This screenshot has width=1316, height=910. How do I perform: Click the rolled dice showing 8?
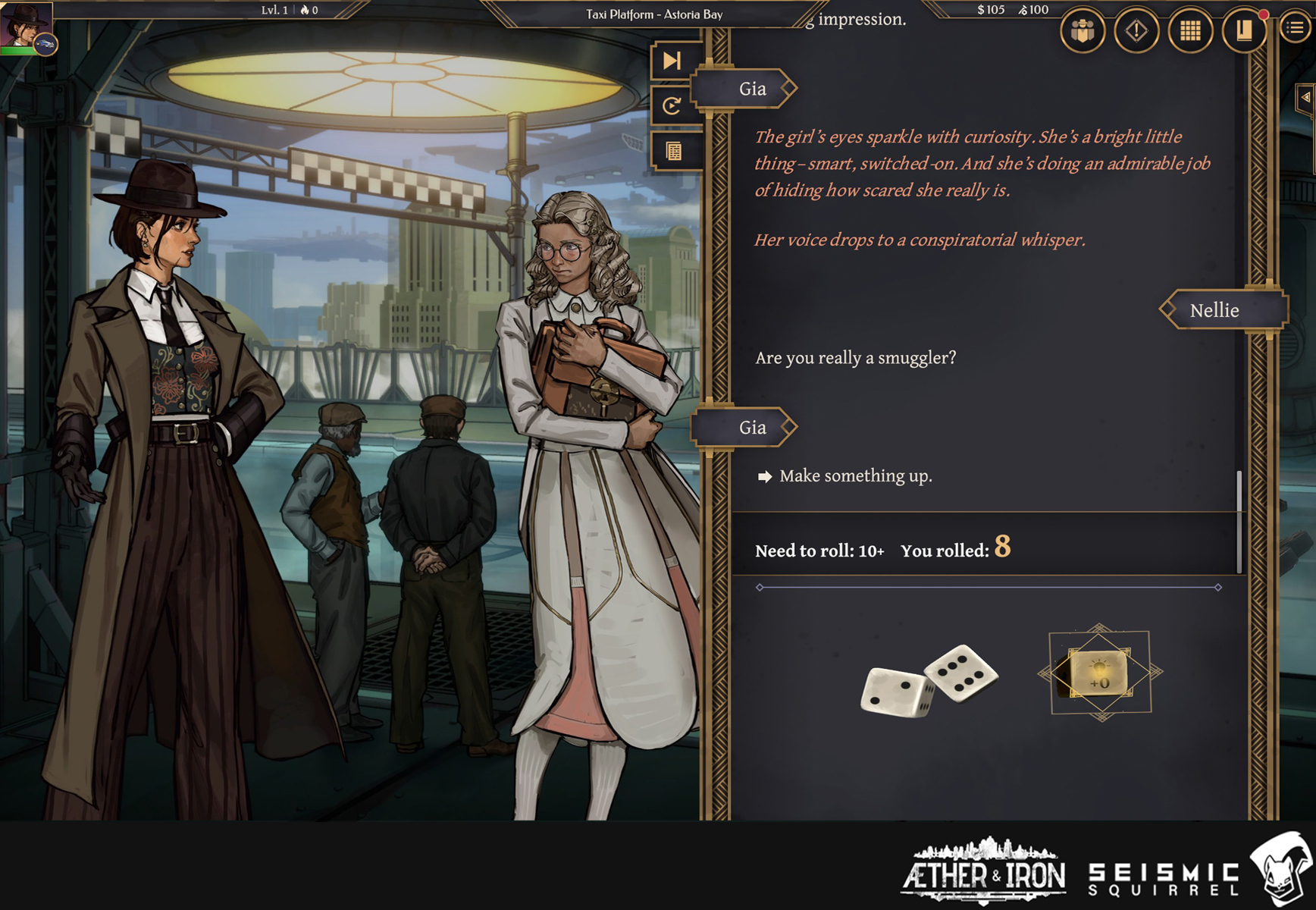tap(925, 682)
